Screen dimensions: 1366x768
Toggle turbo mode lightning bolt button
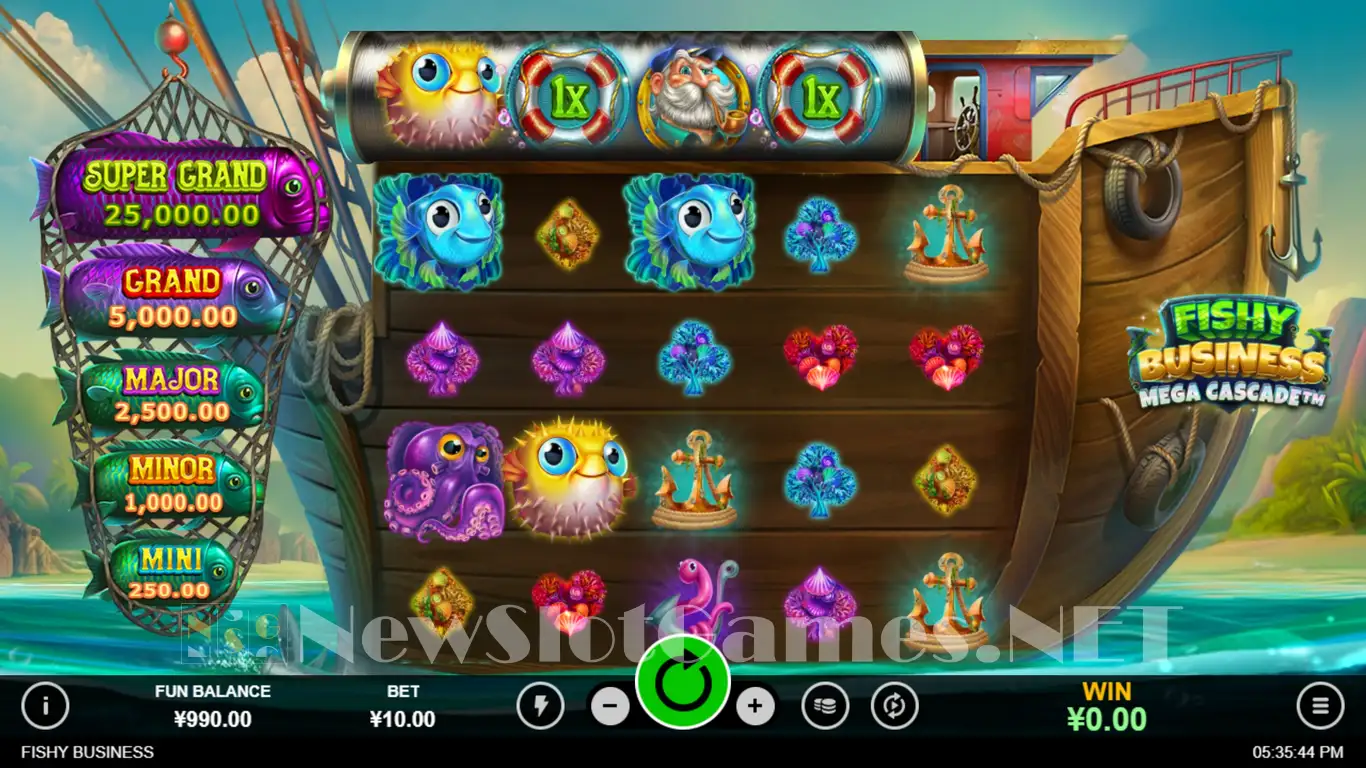click(x=541, y=707)
